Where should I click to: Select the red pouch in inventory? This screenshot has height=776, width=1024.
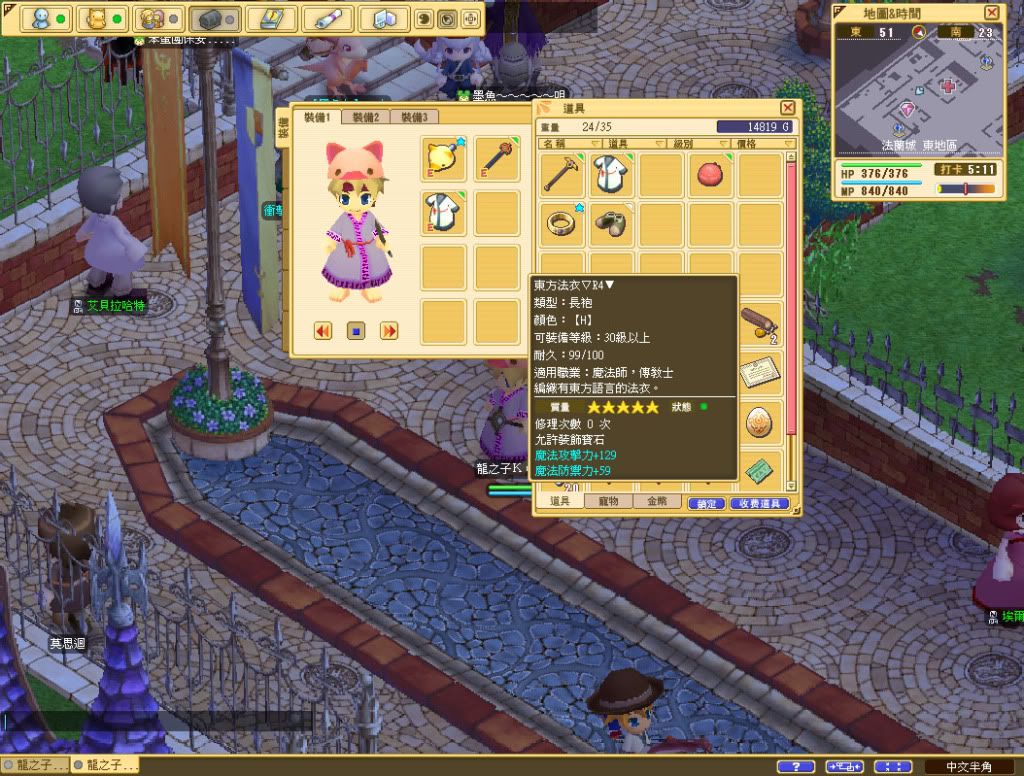coord(711,172)
